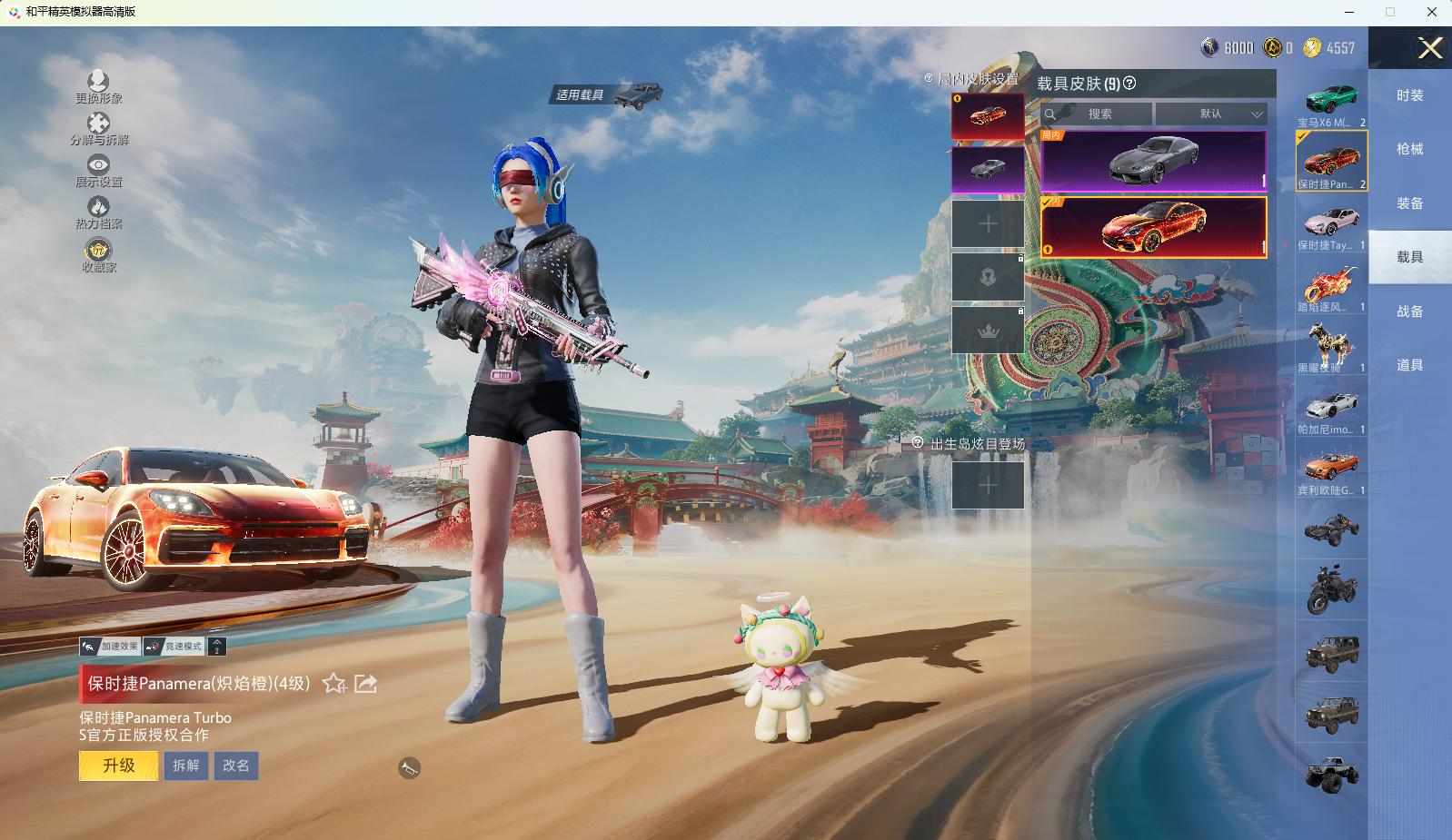
Task: Switch to the 道具 tab
Action: (x=1409, y=365)
